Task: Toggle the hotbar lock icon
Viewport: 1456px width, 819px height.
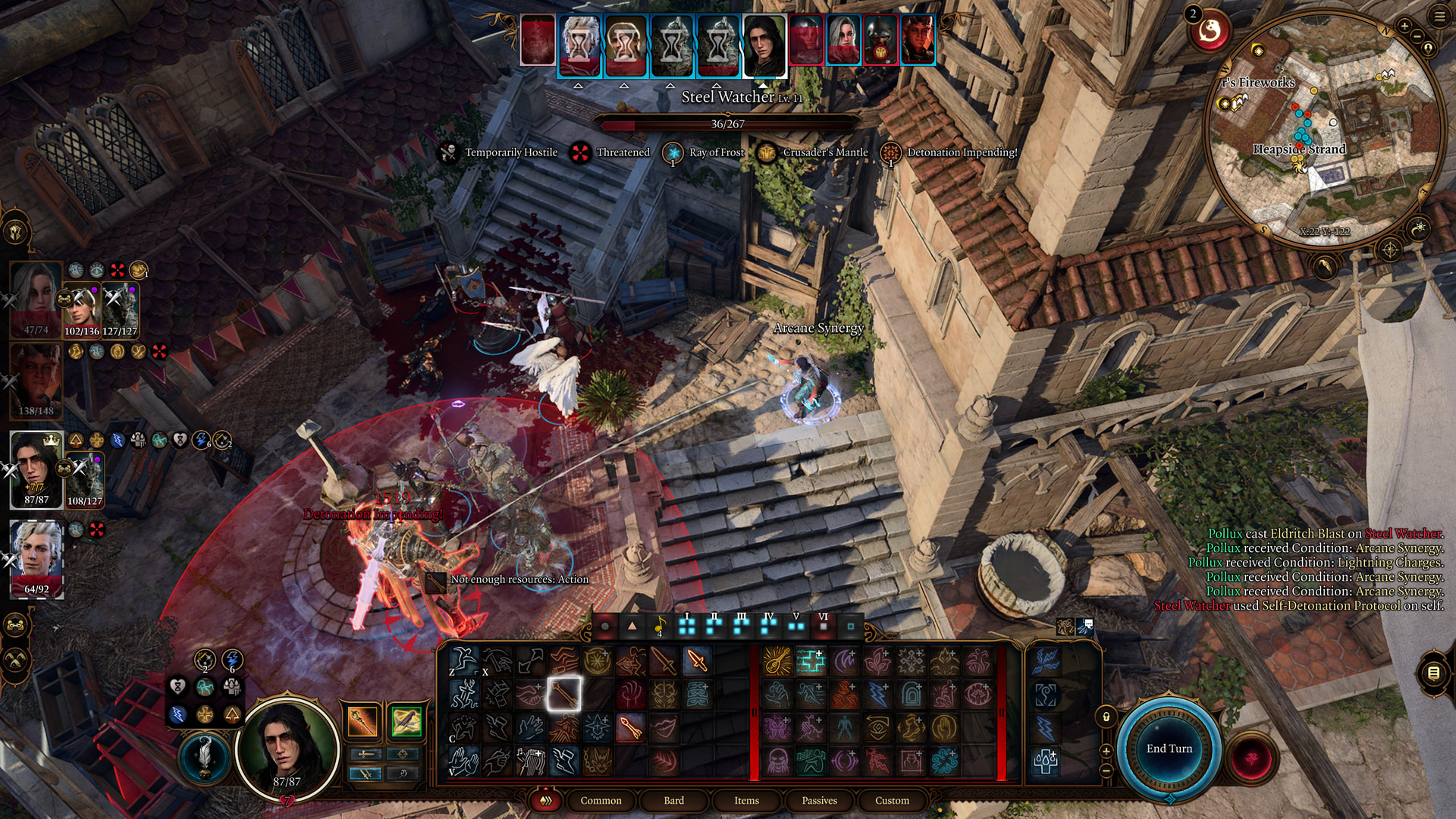Action: click(x=1106, y=717)
